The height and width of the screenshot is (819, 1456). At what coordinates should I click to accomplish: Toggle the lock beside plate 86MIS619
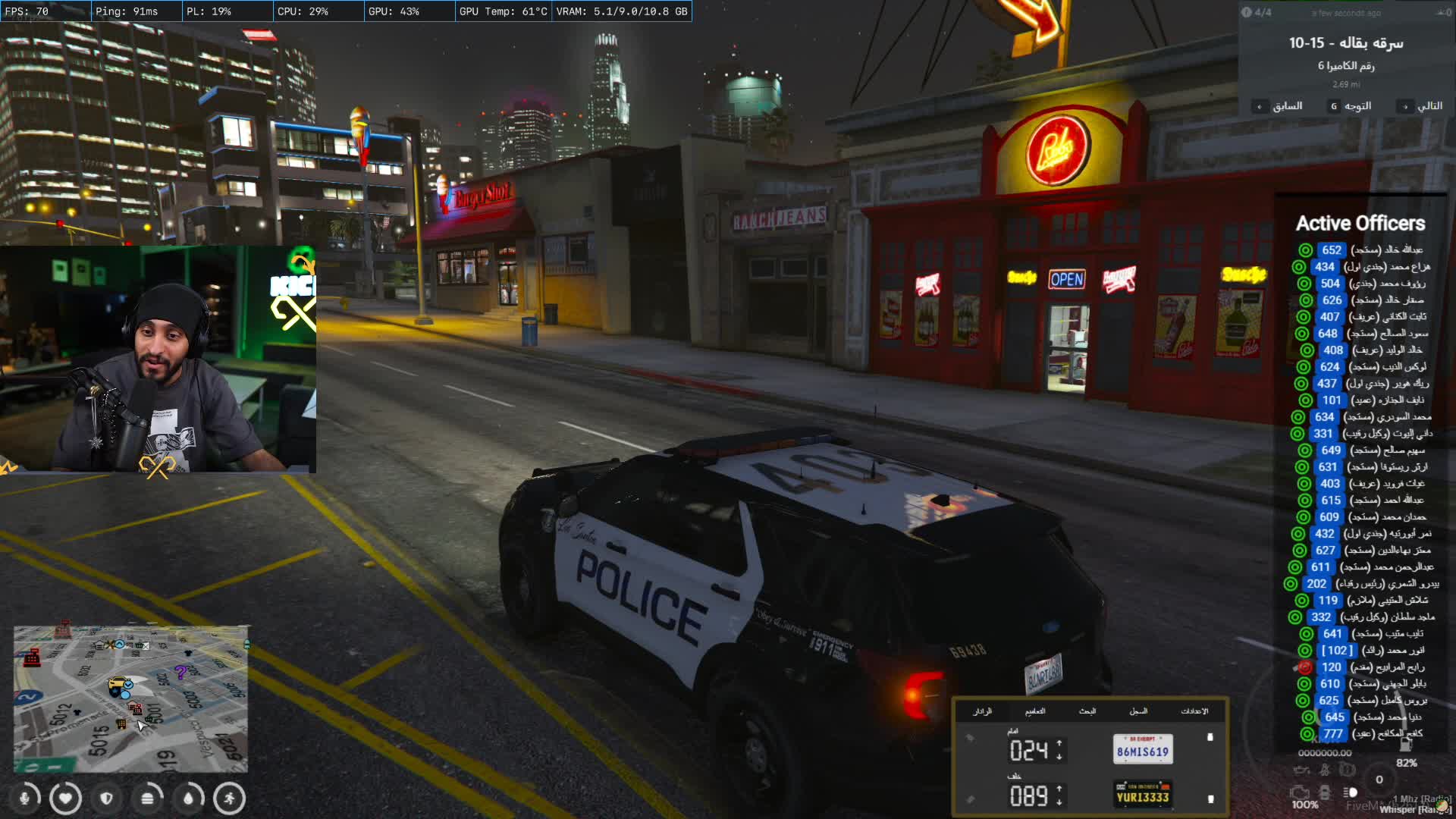1210,737
